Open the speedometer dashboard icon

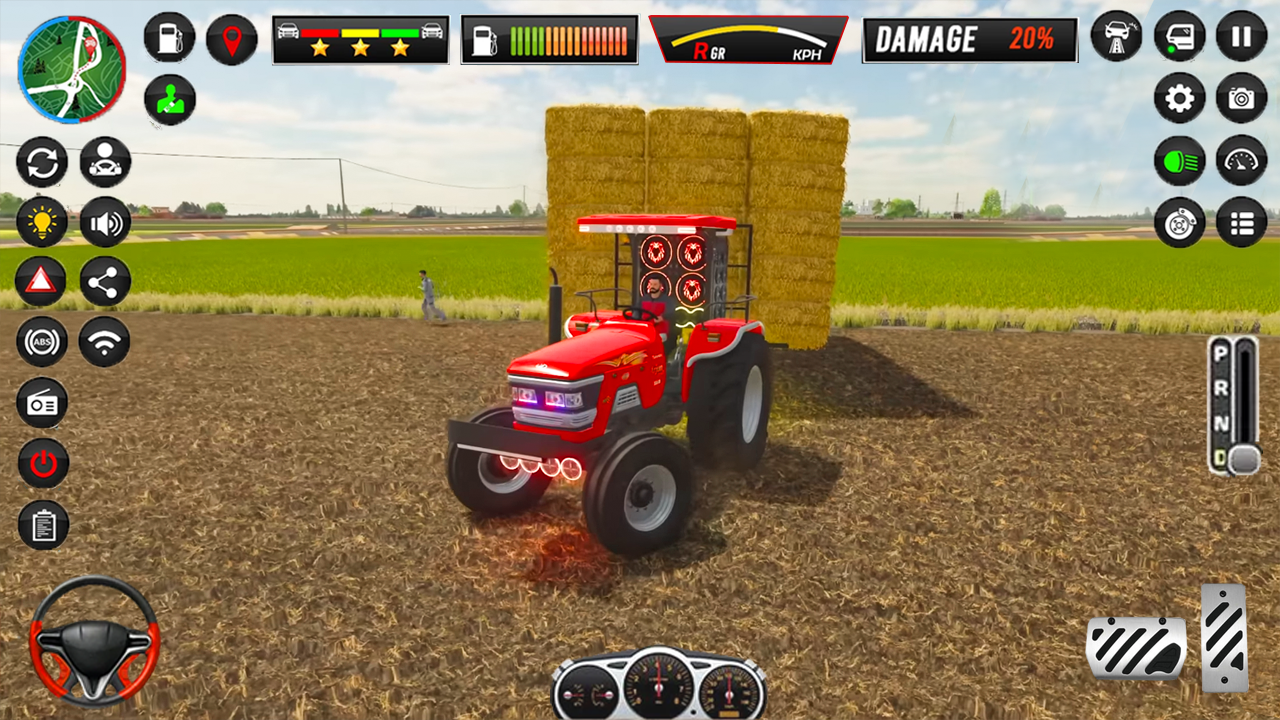[x=1240, y=160]
